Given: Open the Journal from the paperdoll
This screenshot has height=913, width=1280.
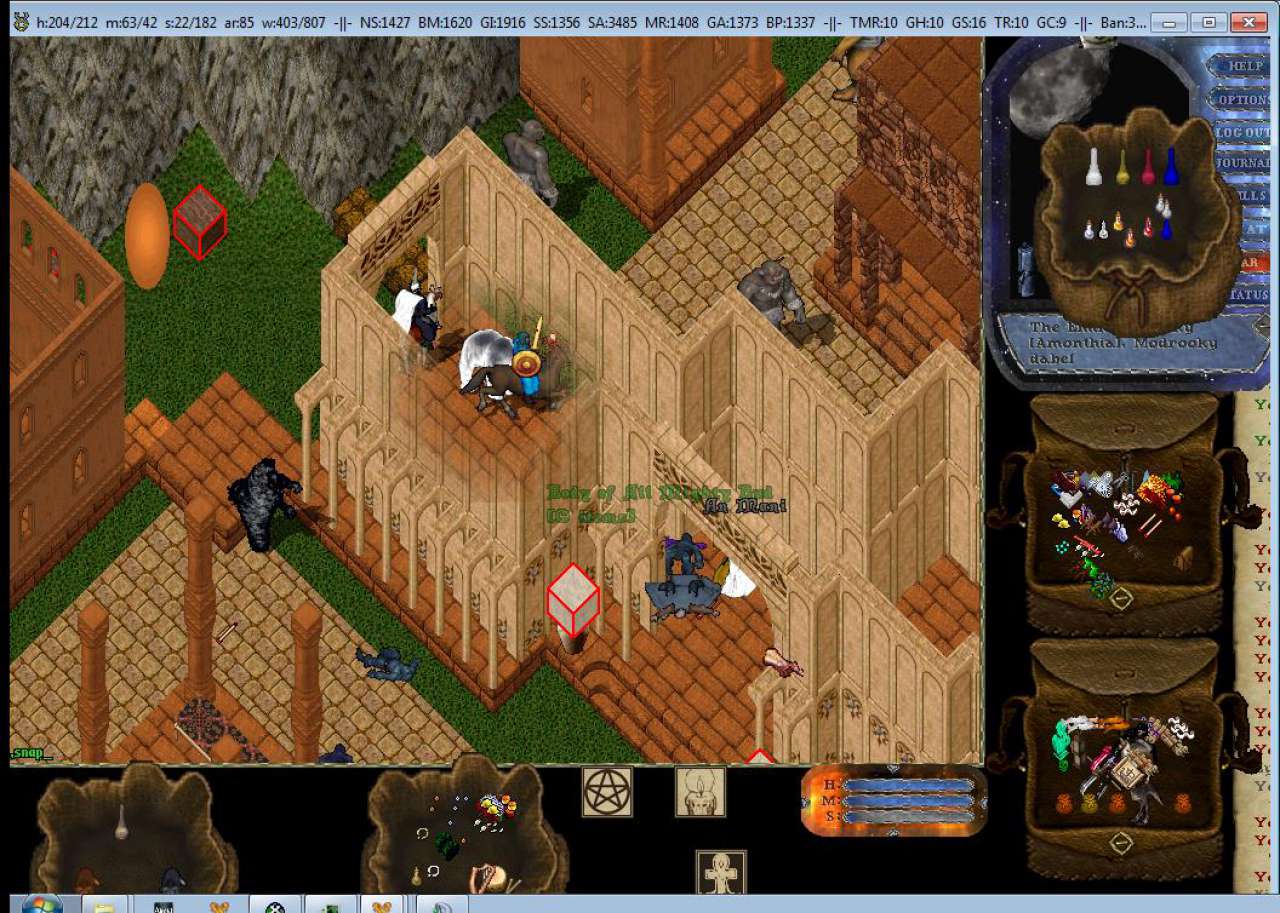Looking at the screenshot, I should pos(1243,163).
